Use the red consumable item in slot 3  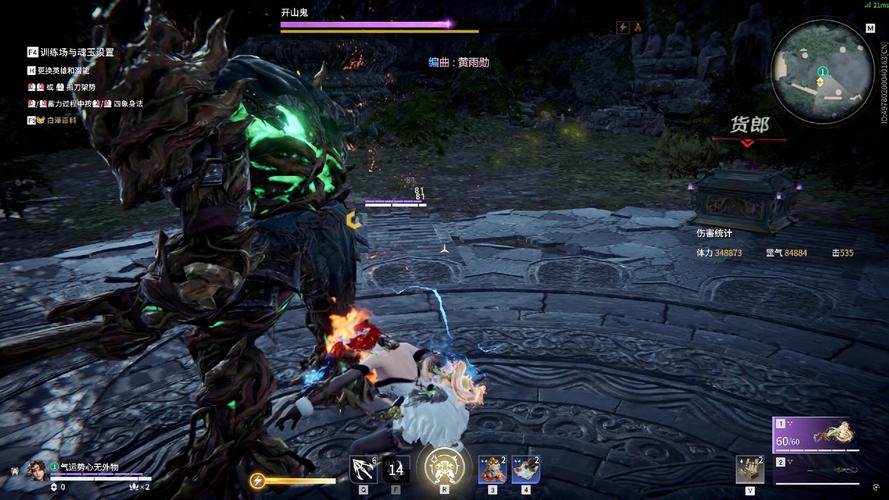tap(492, 468)
